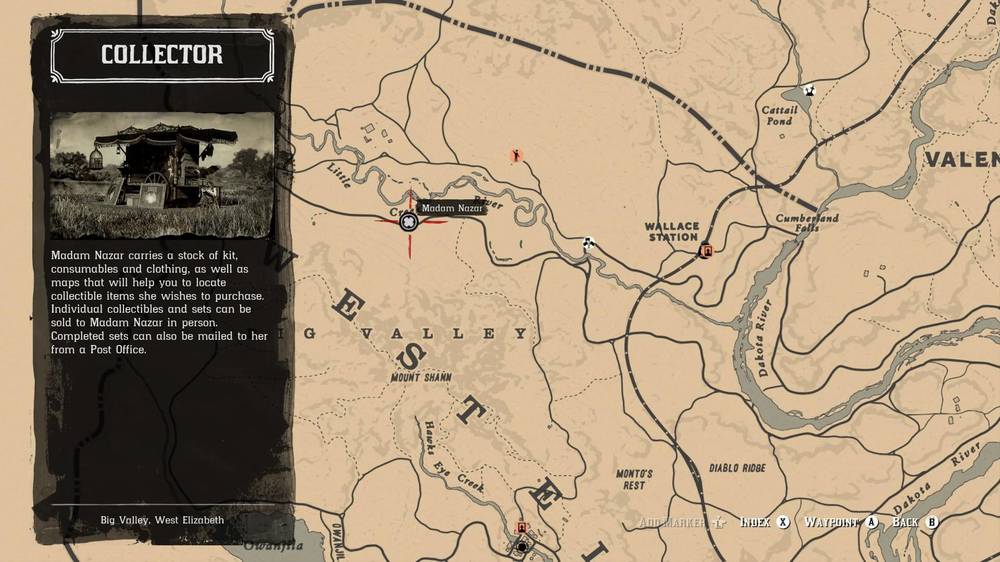Select the white marker beside Cattail Pond

tap(809, 91)
